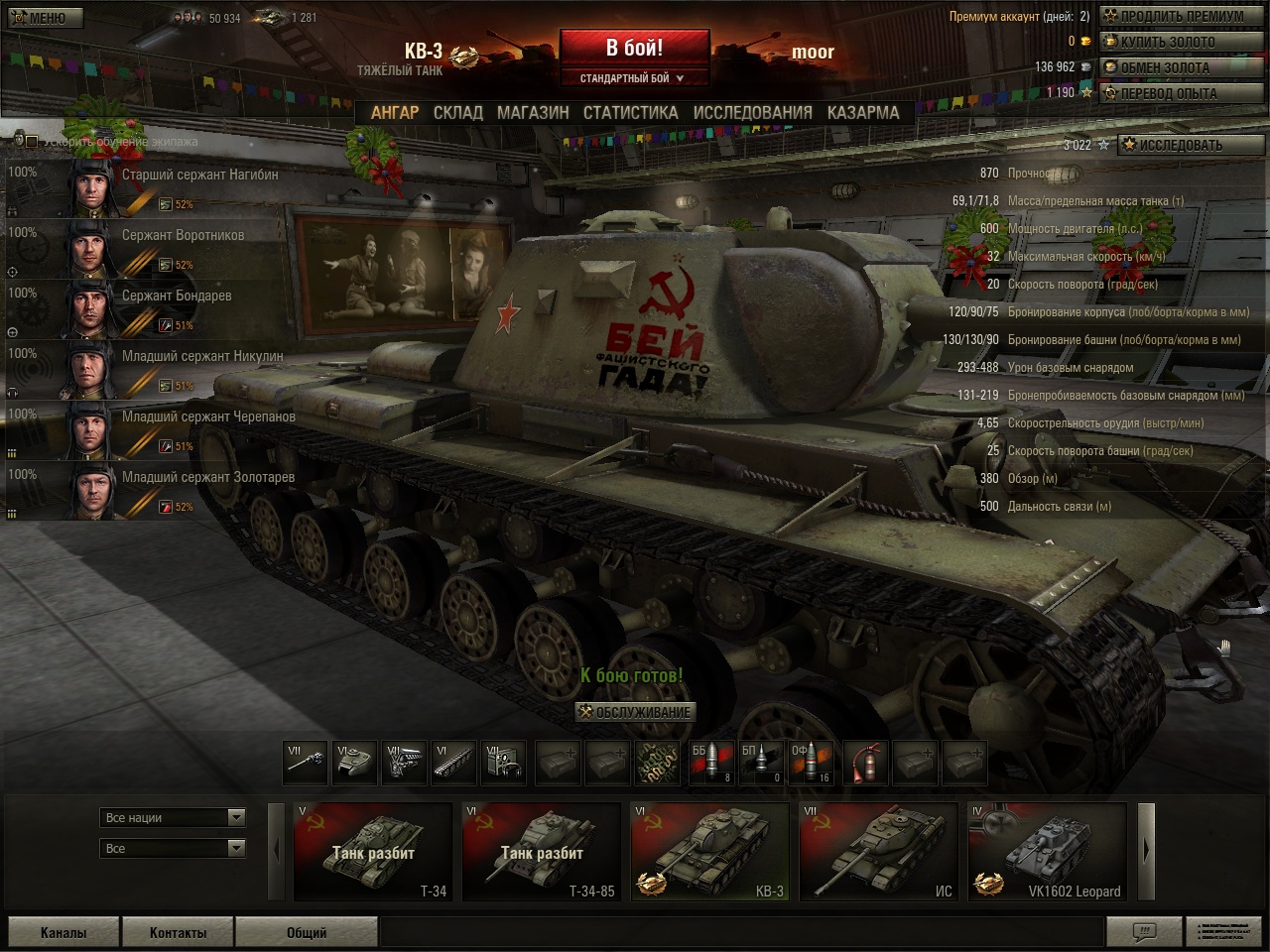Toggle the Ускорить обучение экипажа checkbox
This screenshot has height=952, width=1270.
[32, 142]
